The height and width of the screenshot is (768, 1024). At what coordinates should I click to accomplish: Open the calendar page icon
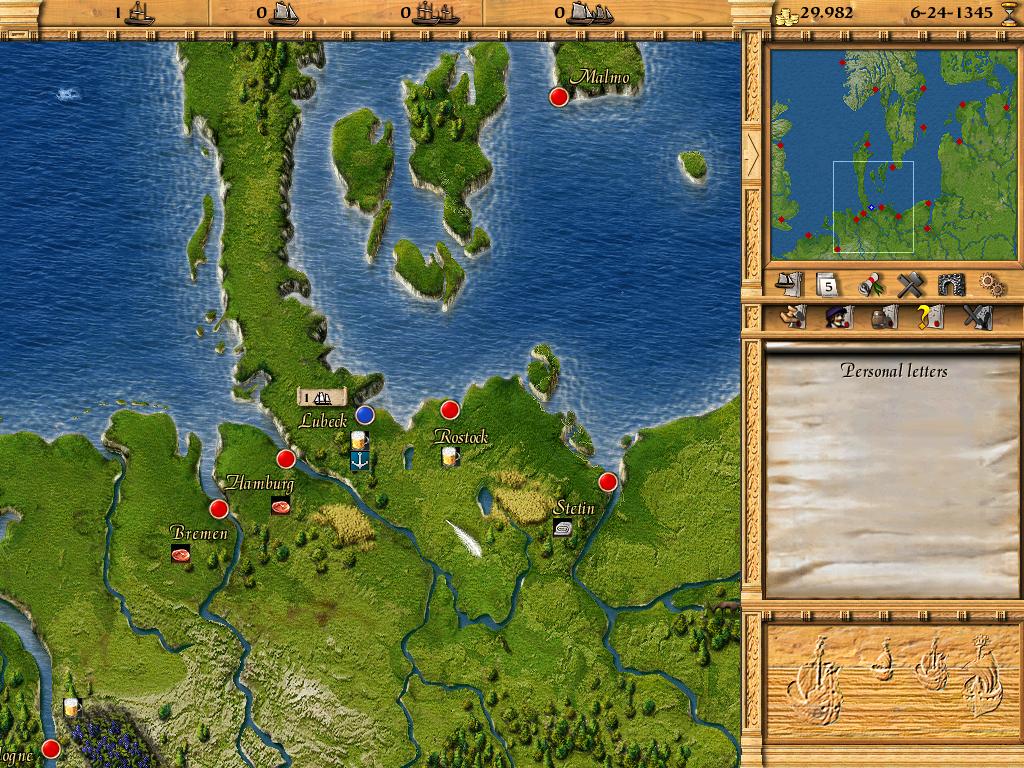pyautogui.click(x=827, y=285)
